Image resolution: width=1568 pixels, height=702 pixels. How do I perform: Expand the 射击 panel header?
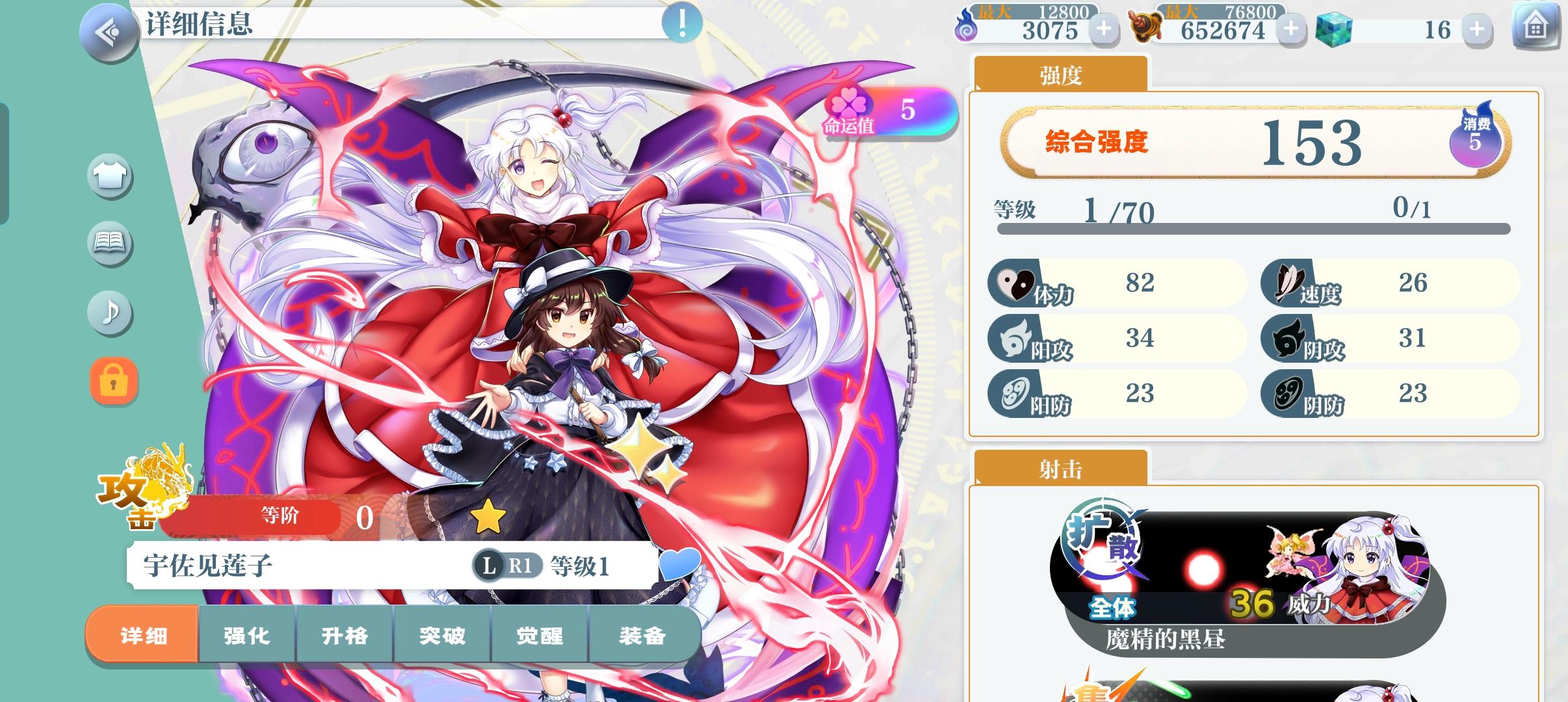(1060, 469)
